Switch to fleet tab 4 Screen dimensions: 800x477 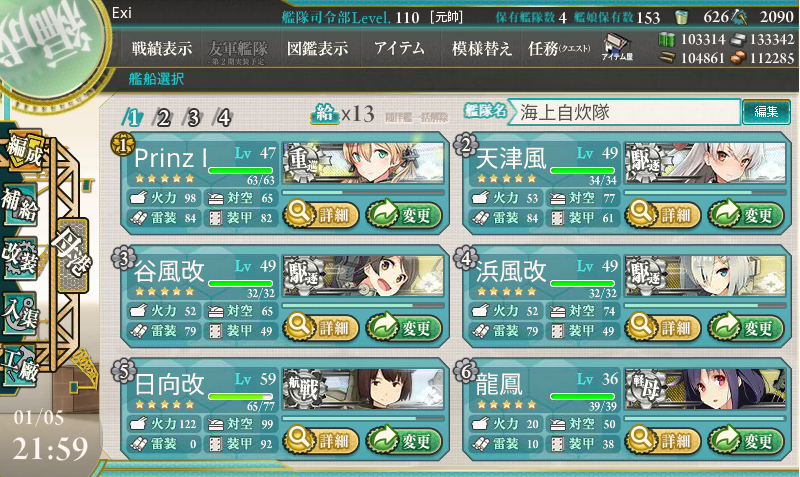pyautogui.click(x=224, y=117)
